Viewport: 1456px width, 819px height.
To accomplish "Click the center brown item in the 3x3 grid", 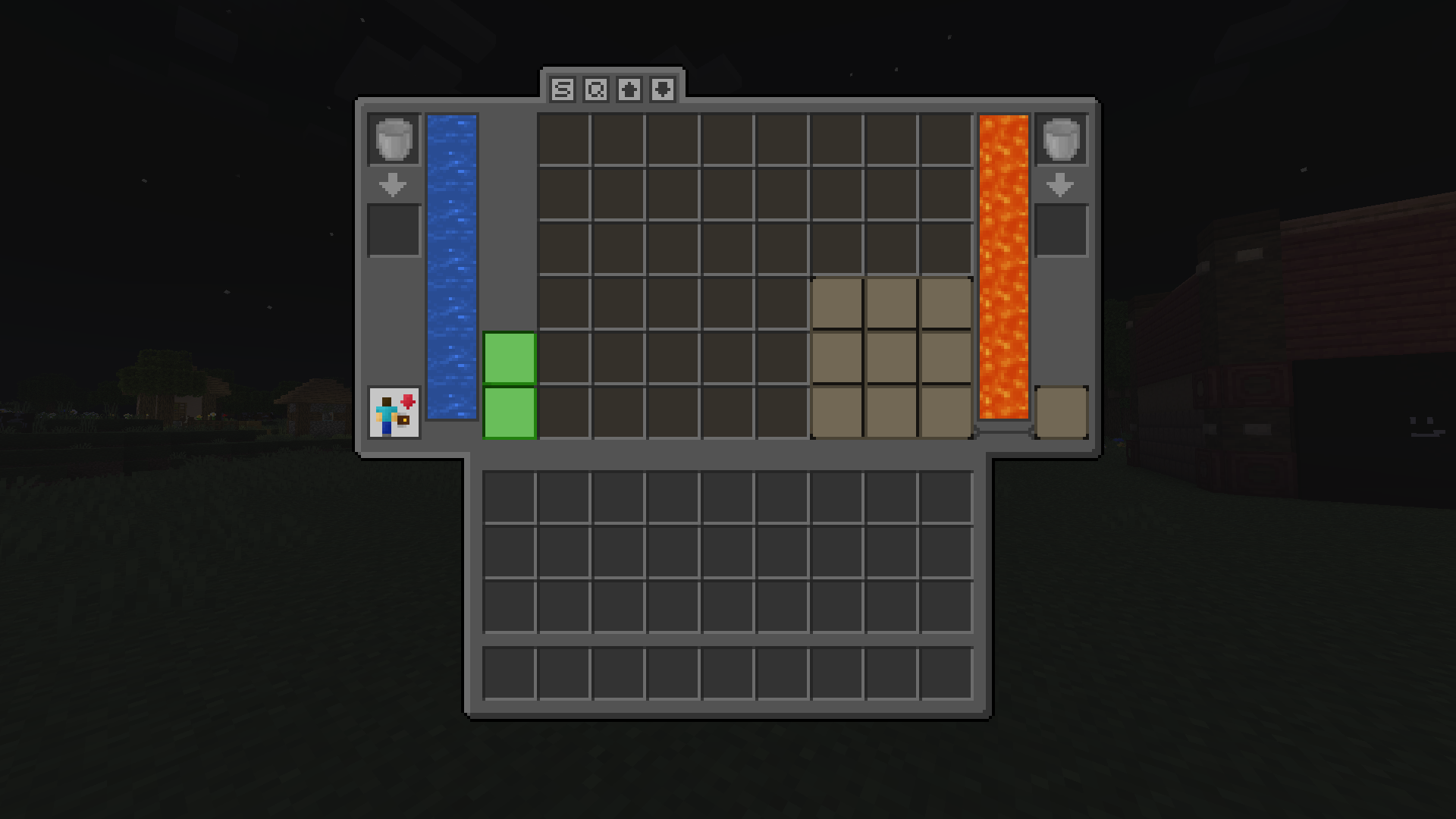I will tap(892, 357).
